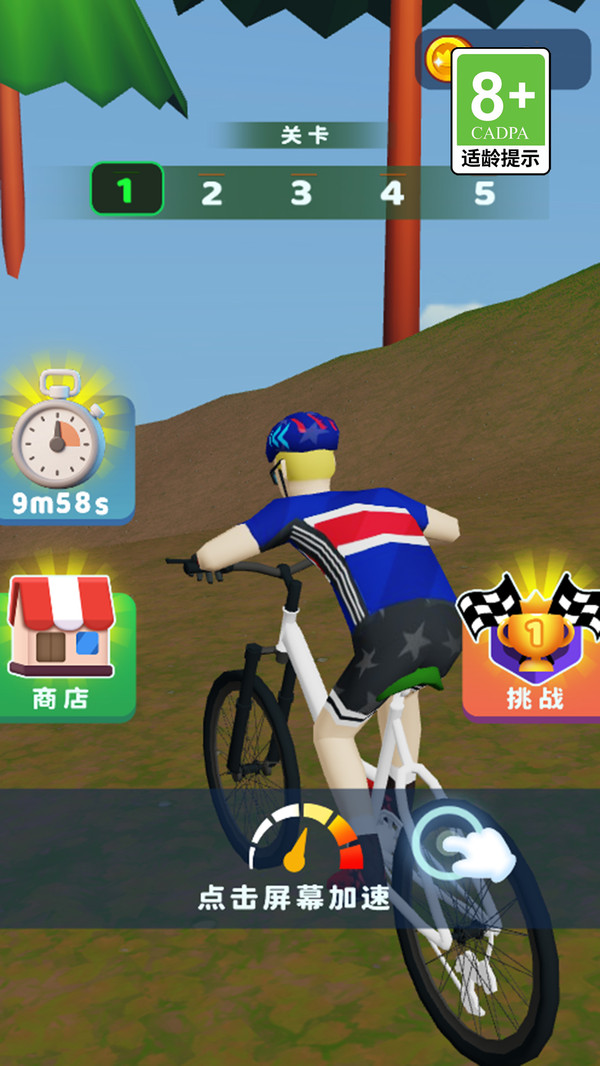600x1066 pixels.
Task: Select level 2 in the stage bar
Action: tap(211, 191)
